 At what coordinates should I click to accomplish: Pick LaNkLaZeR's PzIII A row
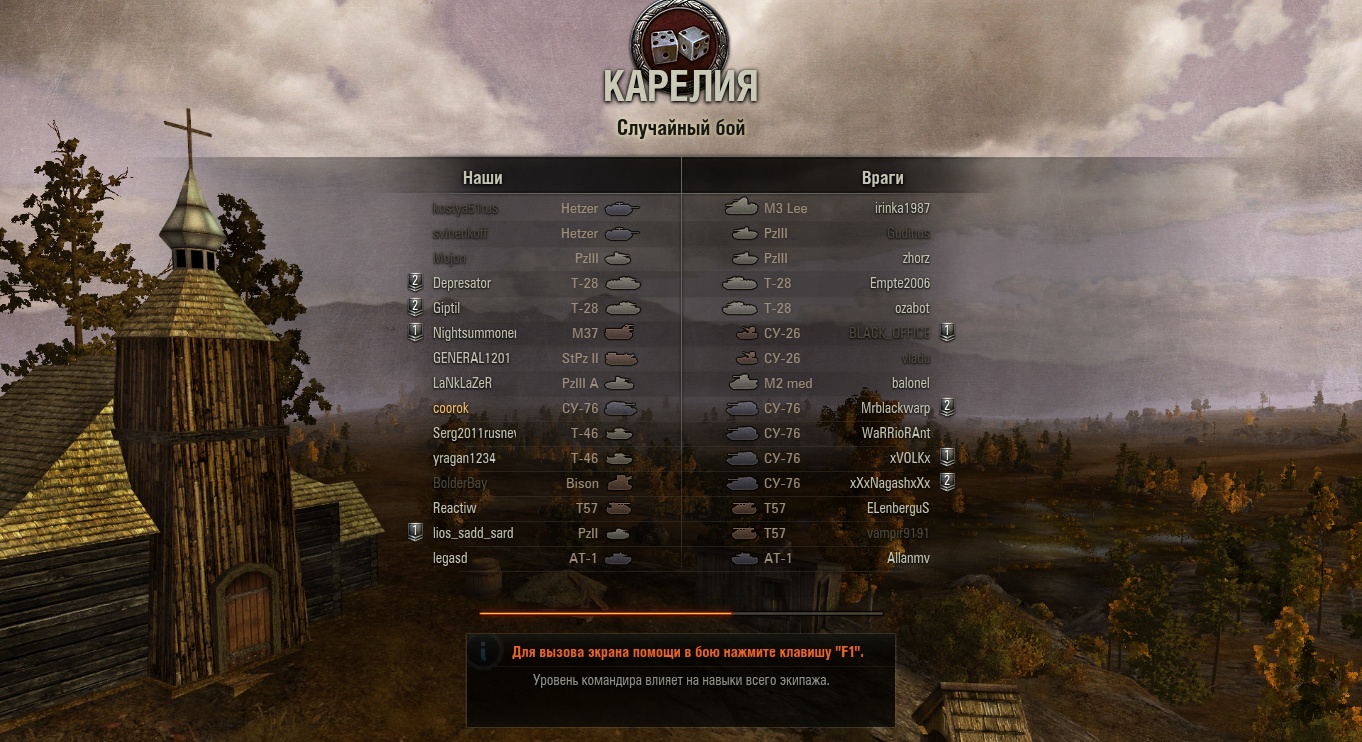pos(462,383)
